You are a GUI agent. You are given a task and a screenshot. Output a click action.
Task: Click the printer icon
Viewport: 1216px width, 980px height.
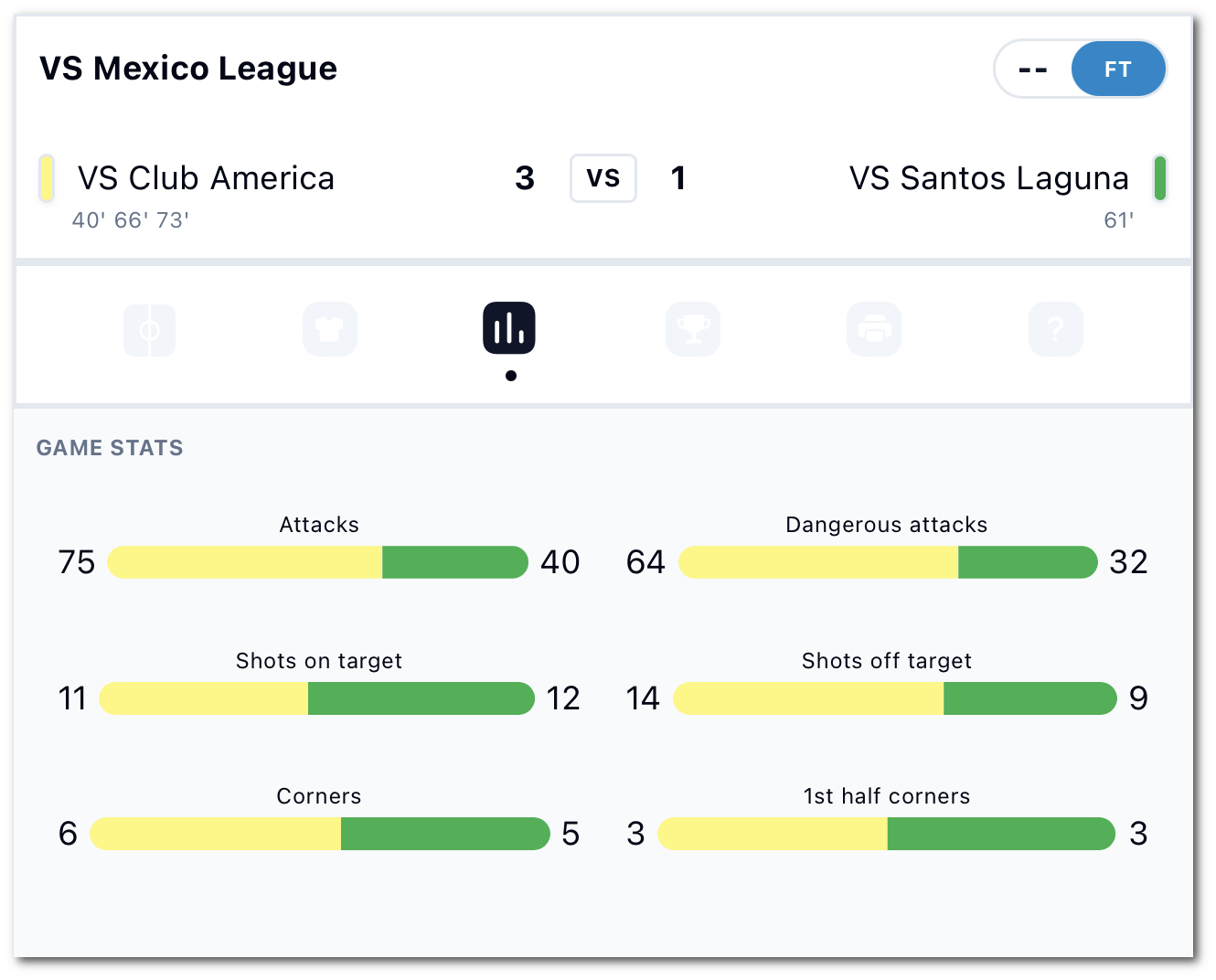(x=874, y=330)
